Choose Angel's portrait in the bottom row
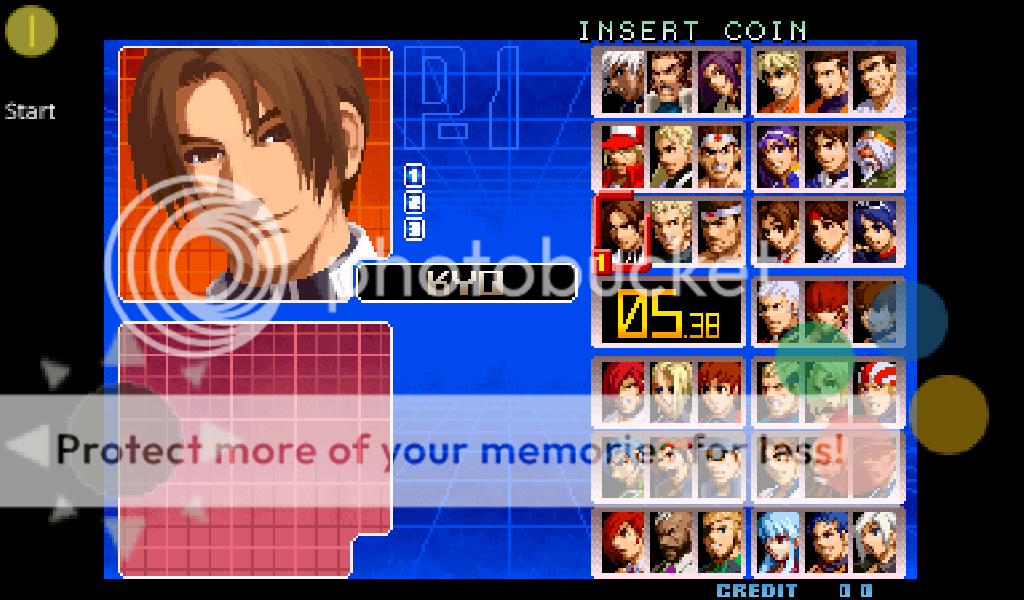 tap(877, 541)
